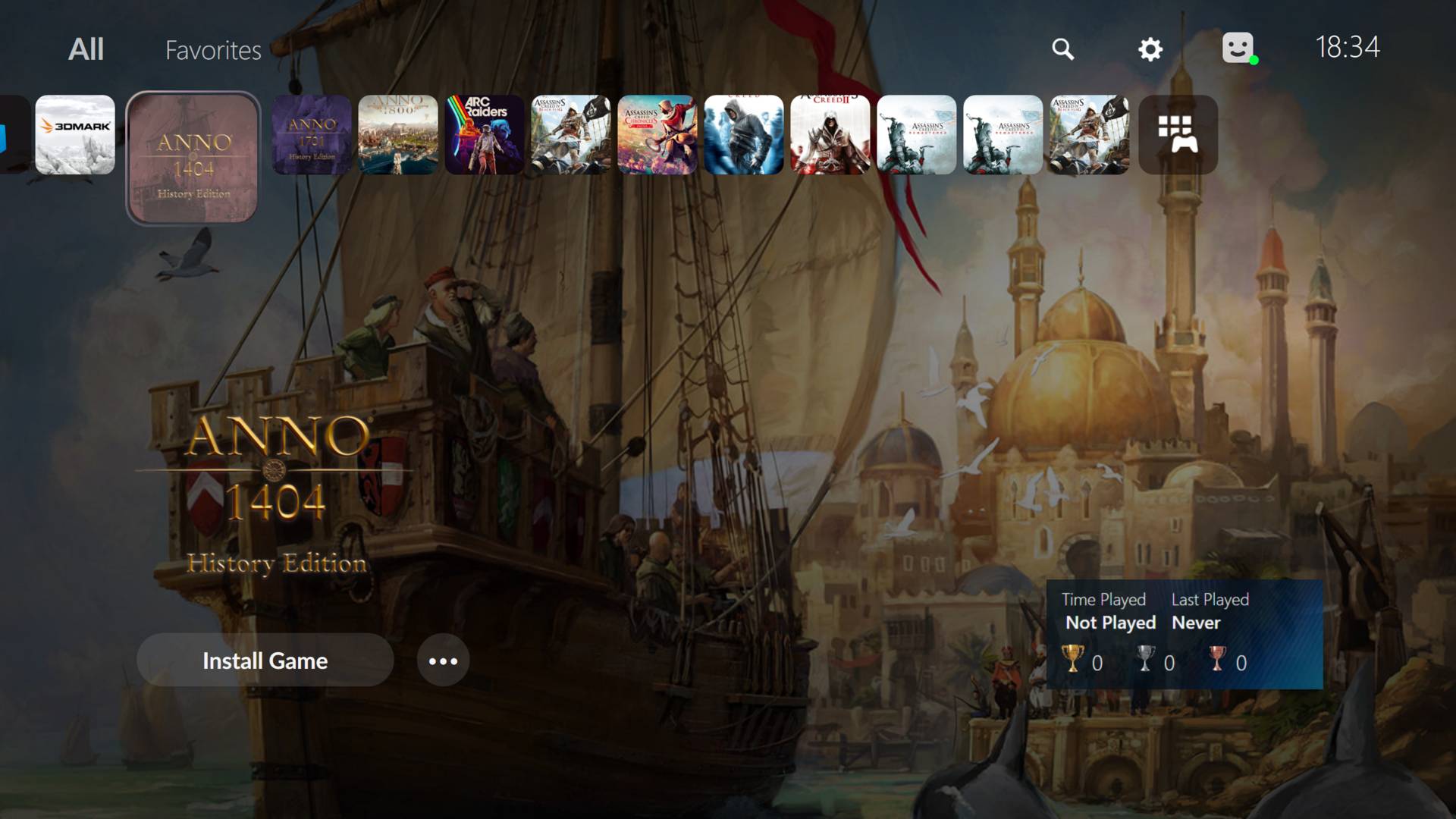
Task: Select the 3DMARK tile
Action: coord(74,133)
